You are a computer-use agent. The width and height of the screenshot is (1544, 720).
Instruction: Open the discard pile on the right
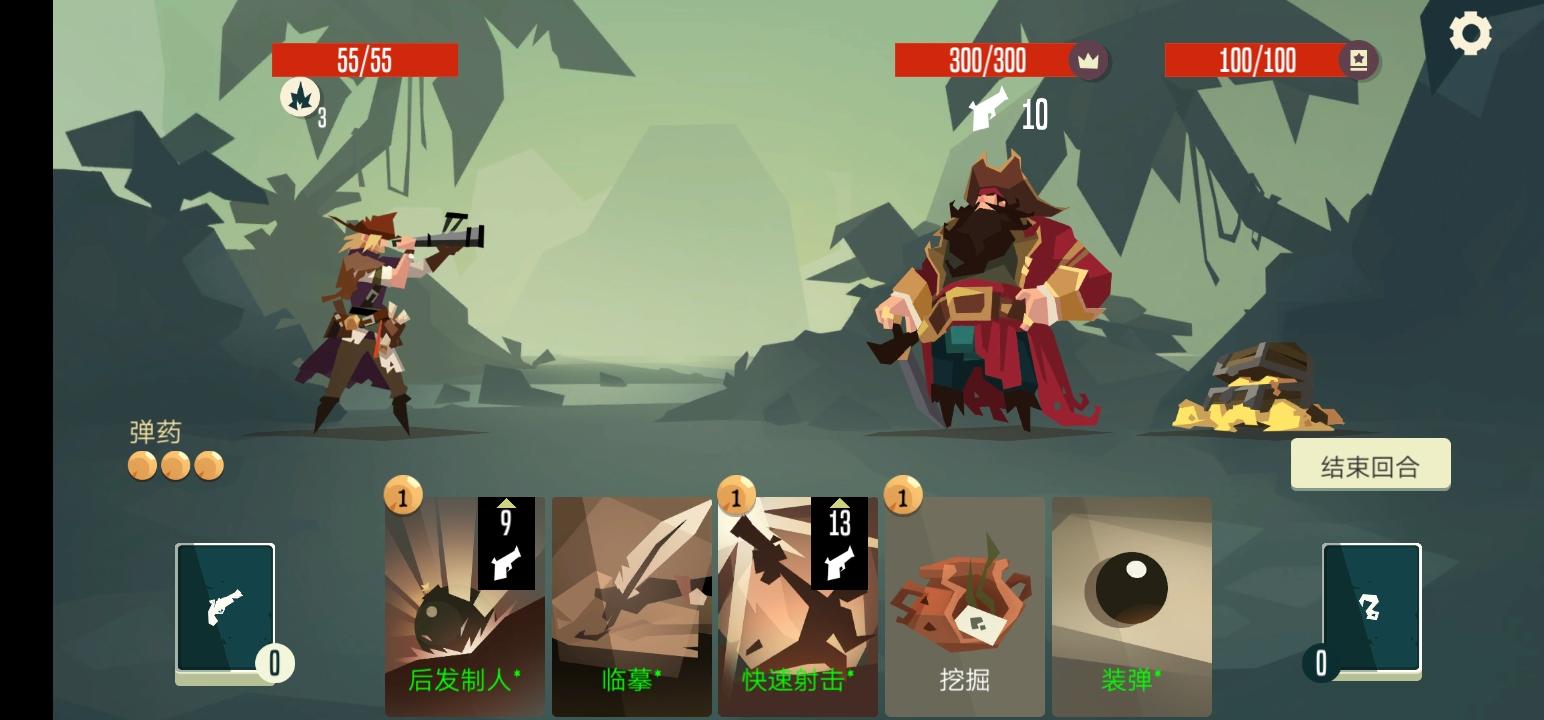[1371, 608]
